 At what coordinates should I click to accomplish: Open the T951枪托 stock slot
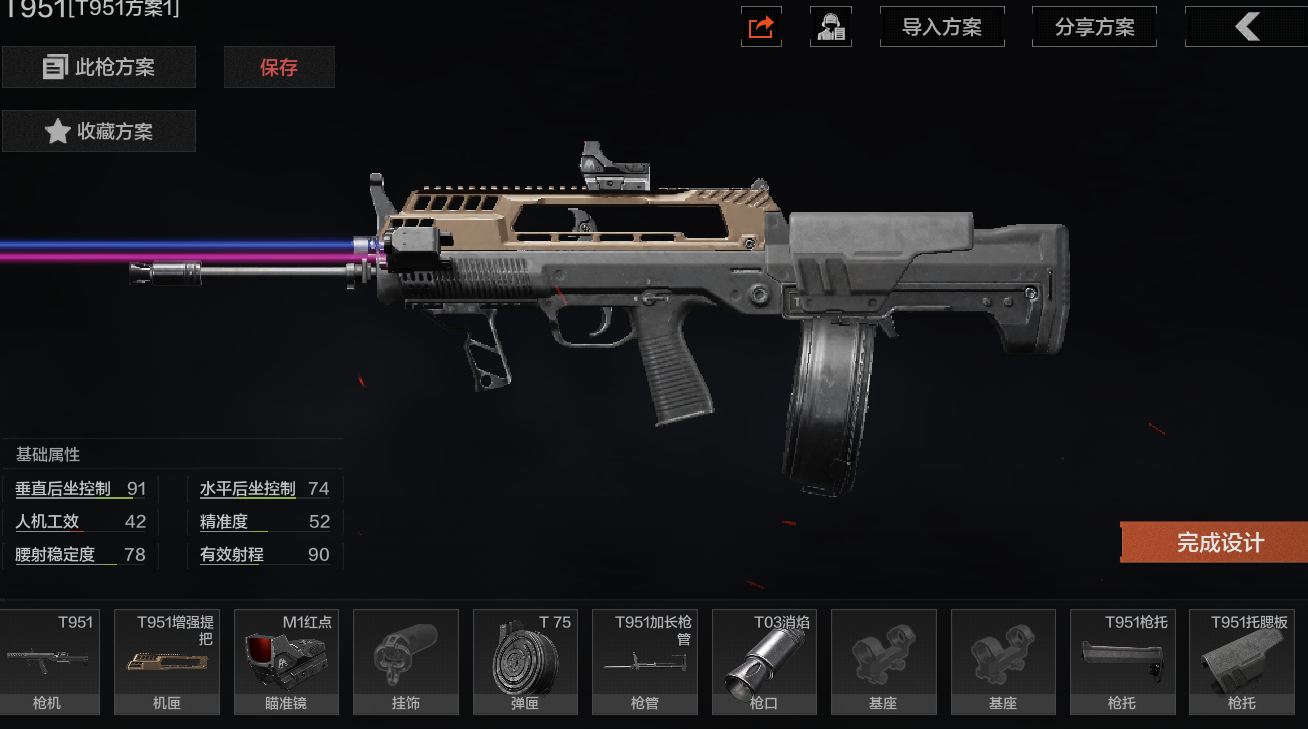(x=1122, y=661)
